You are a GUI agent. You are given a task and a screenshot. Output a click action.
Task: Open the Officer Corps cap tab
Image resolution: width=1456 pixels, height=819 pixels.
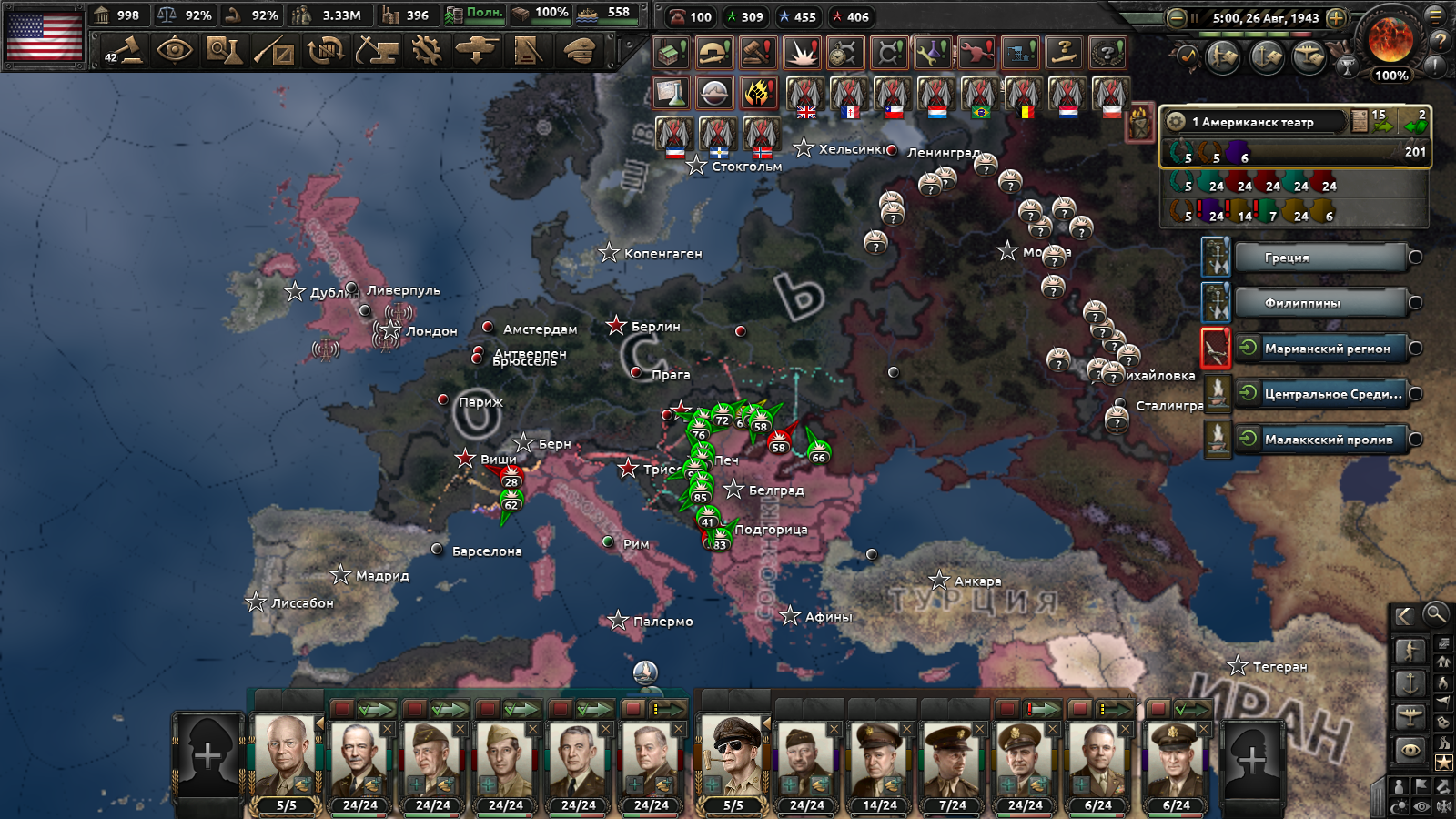[579, 50]
